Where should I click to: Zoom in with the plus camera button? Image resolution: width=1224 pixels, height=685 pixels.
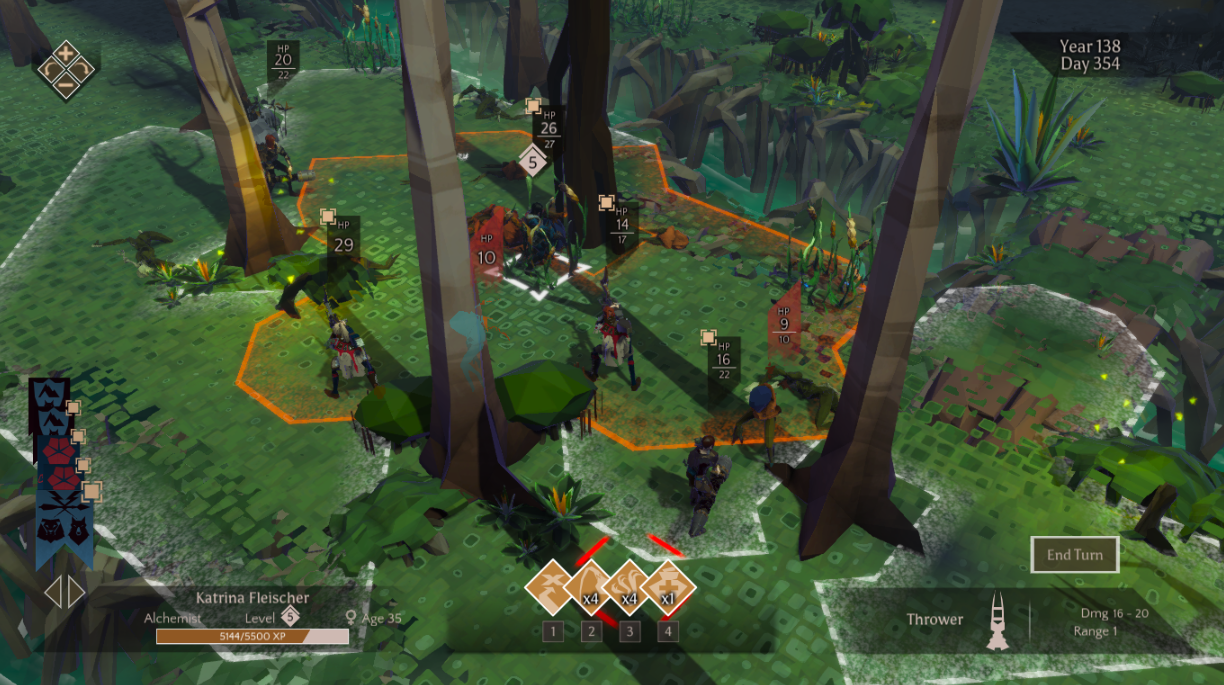pyautogui.click(x=65, y=52)
